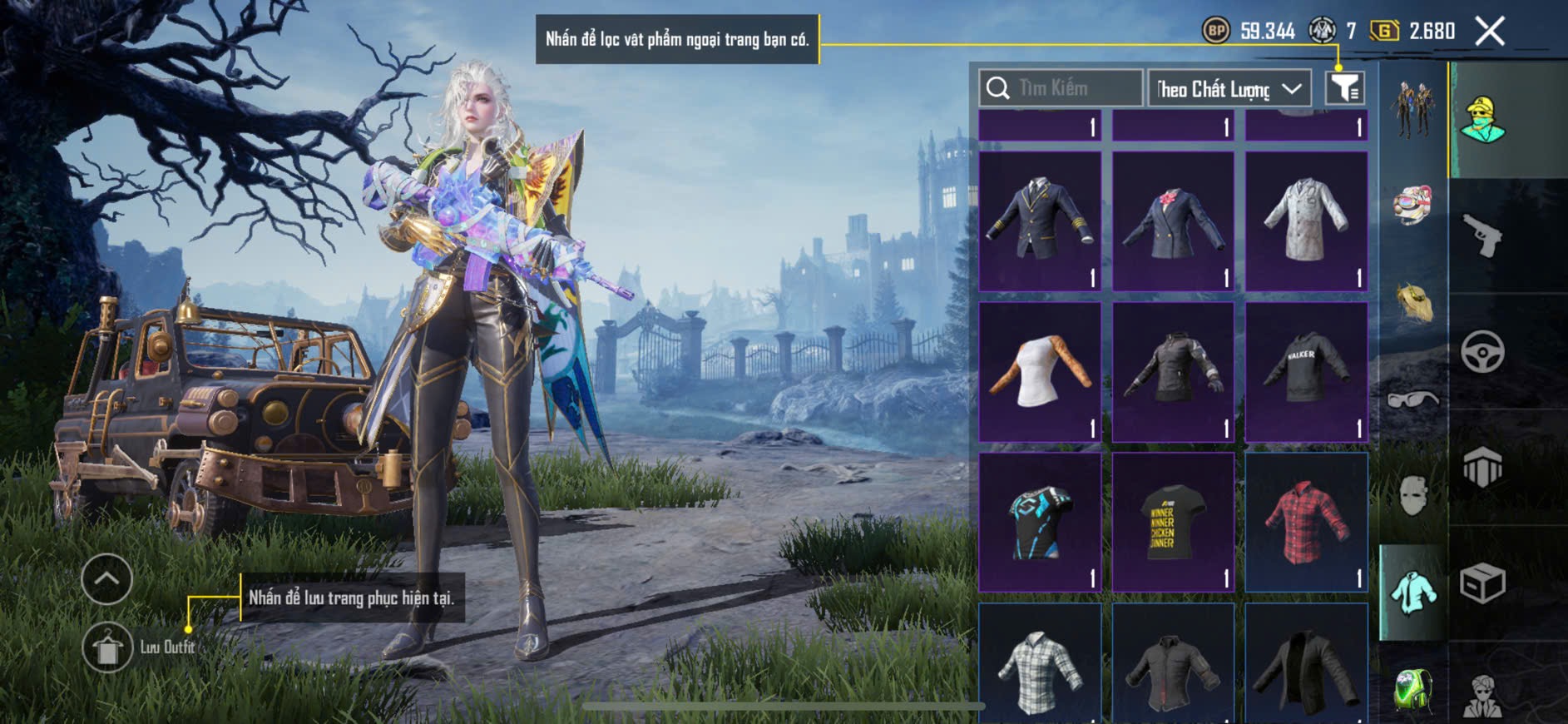Choose the white lab coat item
The width and height of the screenshot is (1568, 724).
coord(1306,221)
